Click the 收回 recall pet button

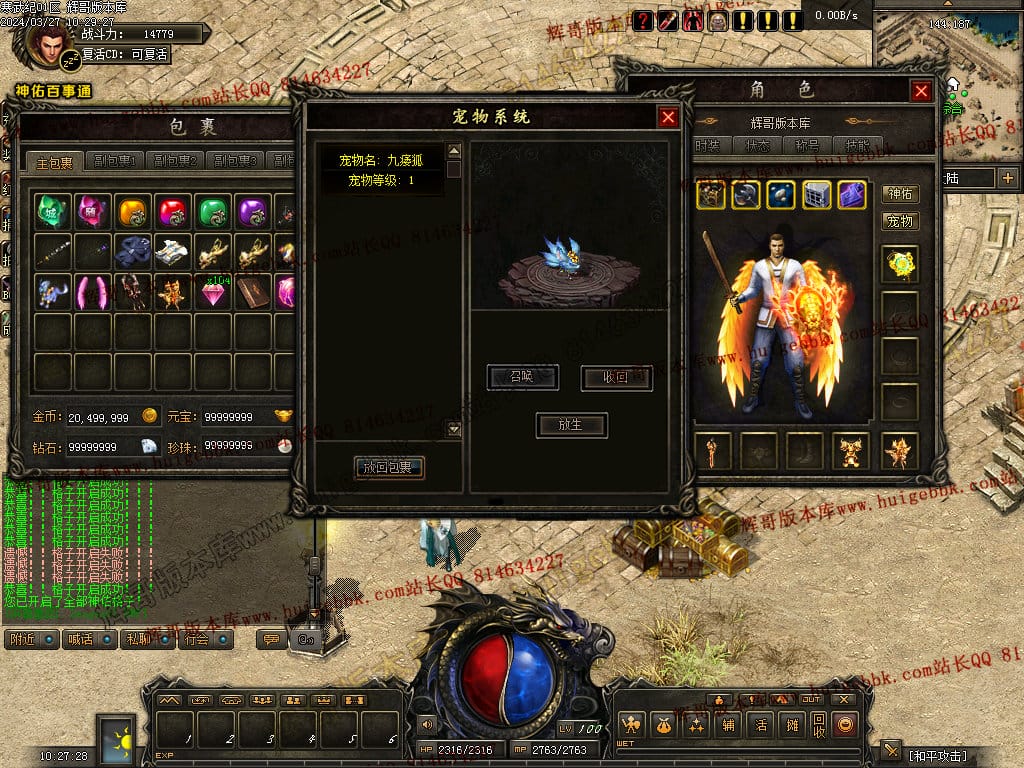[616, 377]
